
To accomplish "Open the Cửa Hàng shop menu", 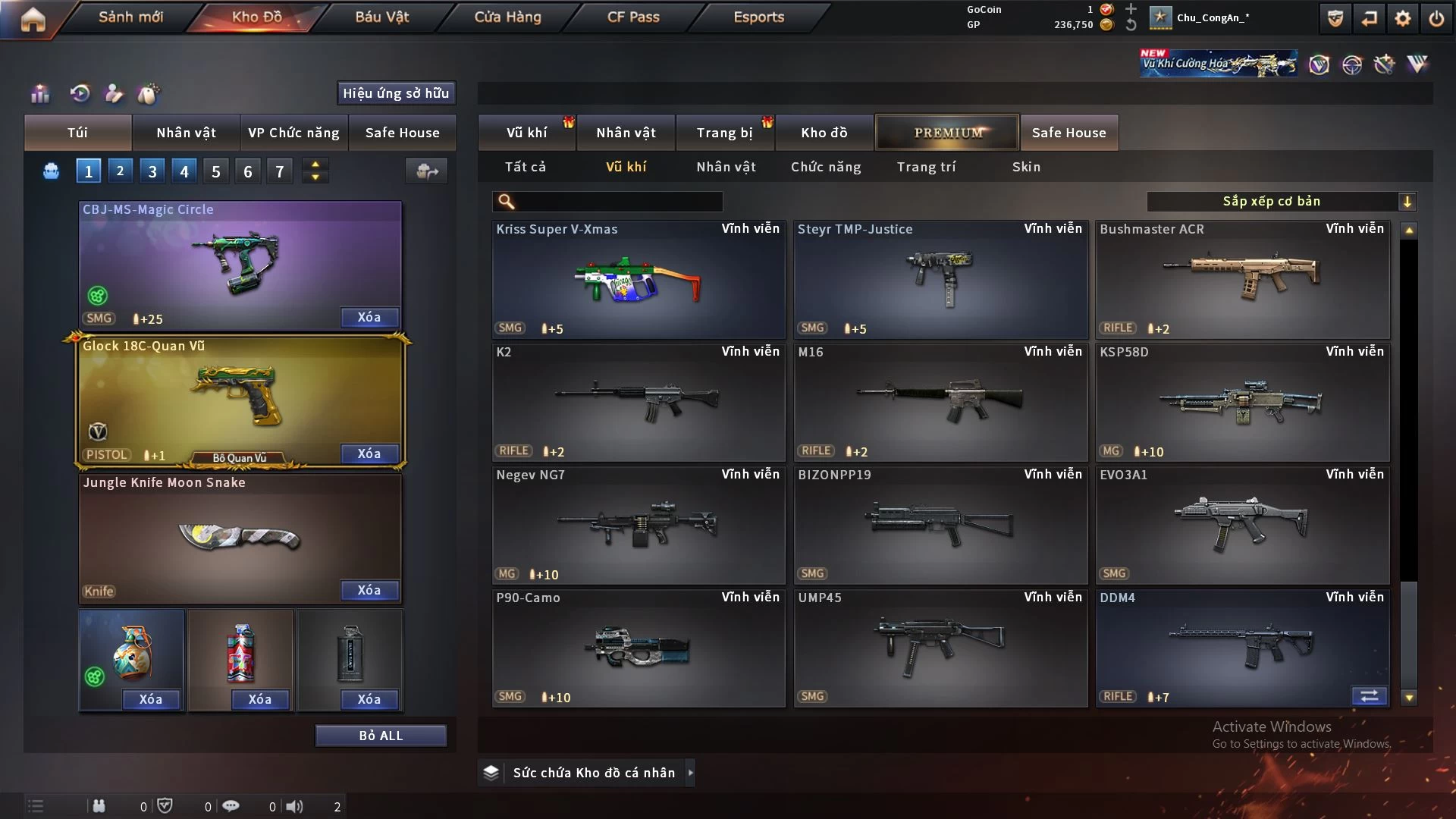I will [507, 17].
